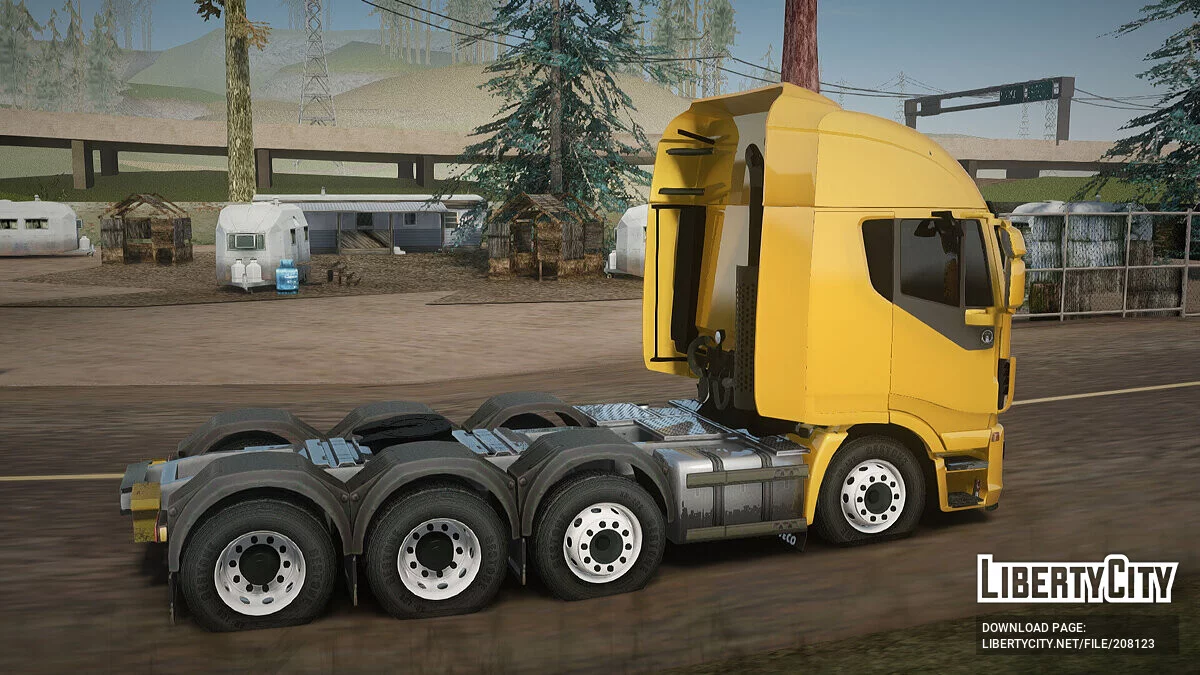Open the libertycity.net/file/208123 download page link
The image size is (1200, 675).
pyautogui.click(x=1067, y=644)
